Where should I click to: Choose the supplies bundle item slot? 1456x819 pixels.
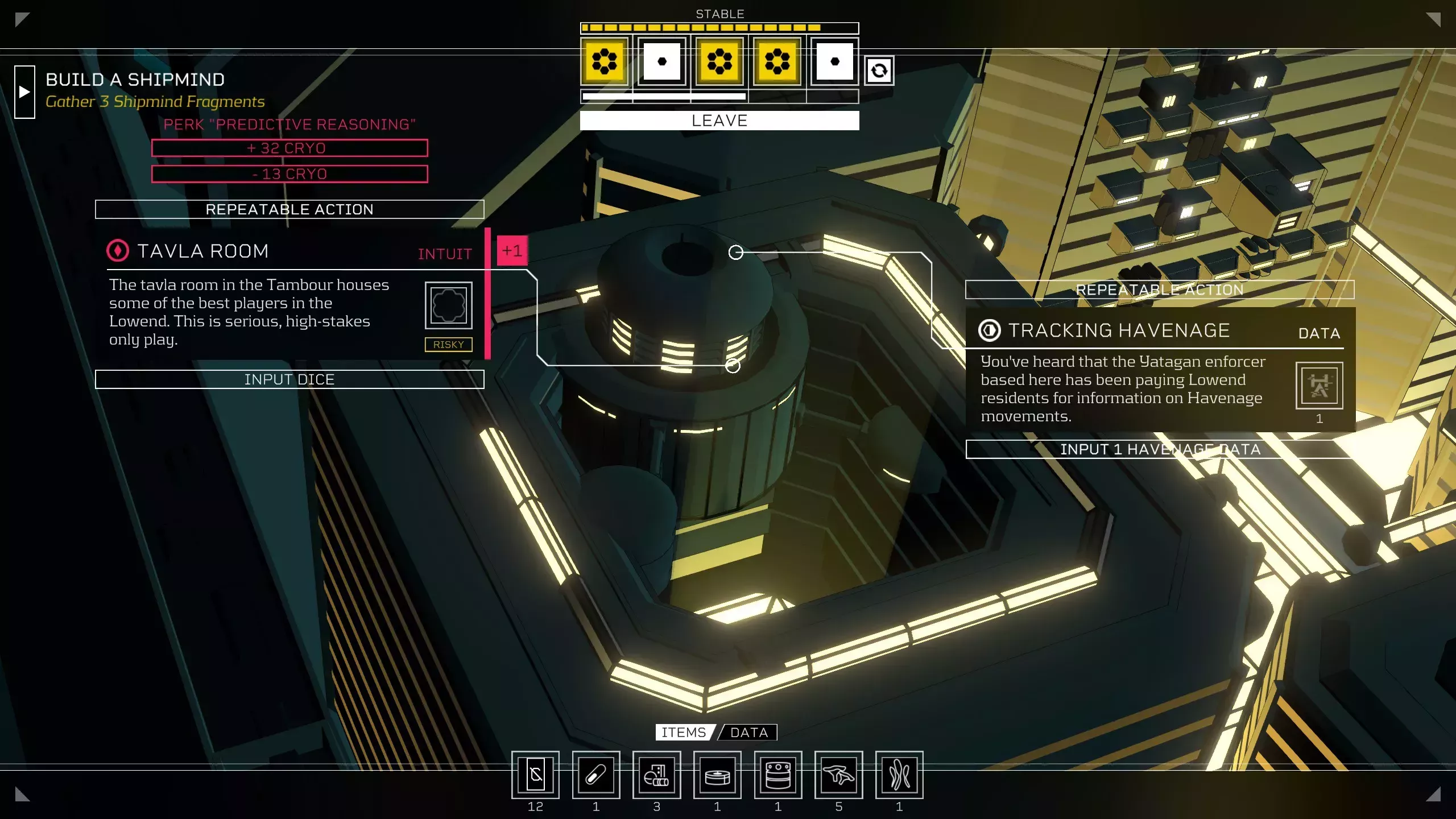click(x=656, y=775)
